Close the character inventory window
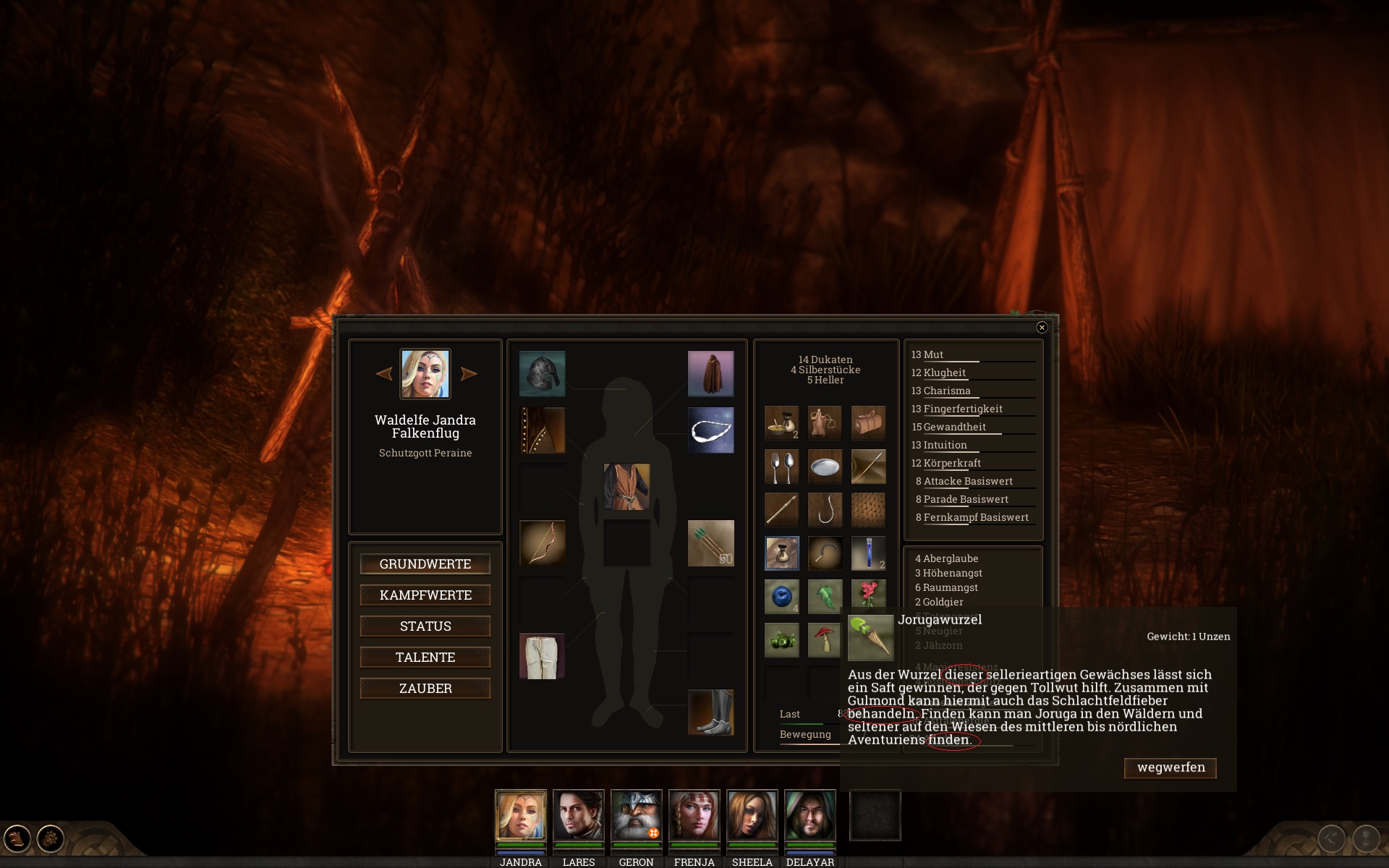The height and width of the screenshot is (868, 1389). [1042, 328]
